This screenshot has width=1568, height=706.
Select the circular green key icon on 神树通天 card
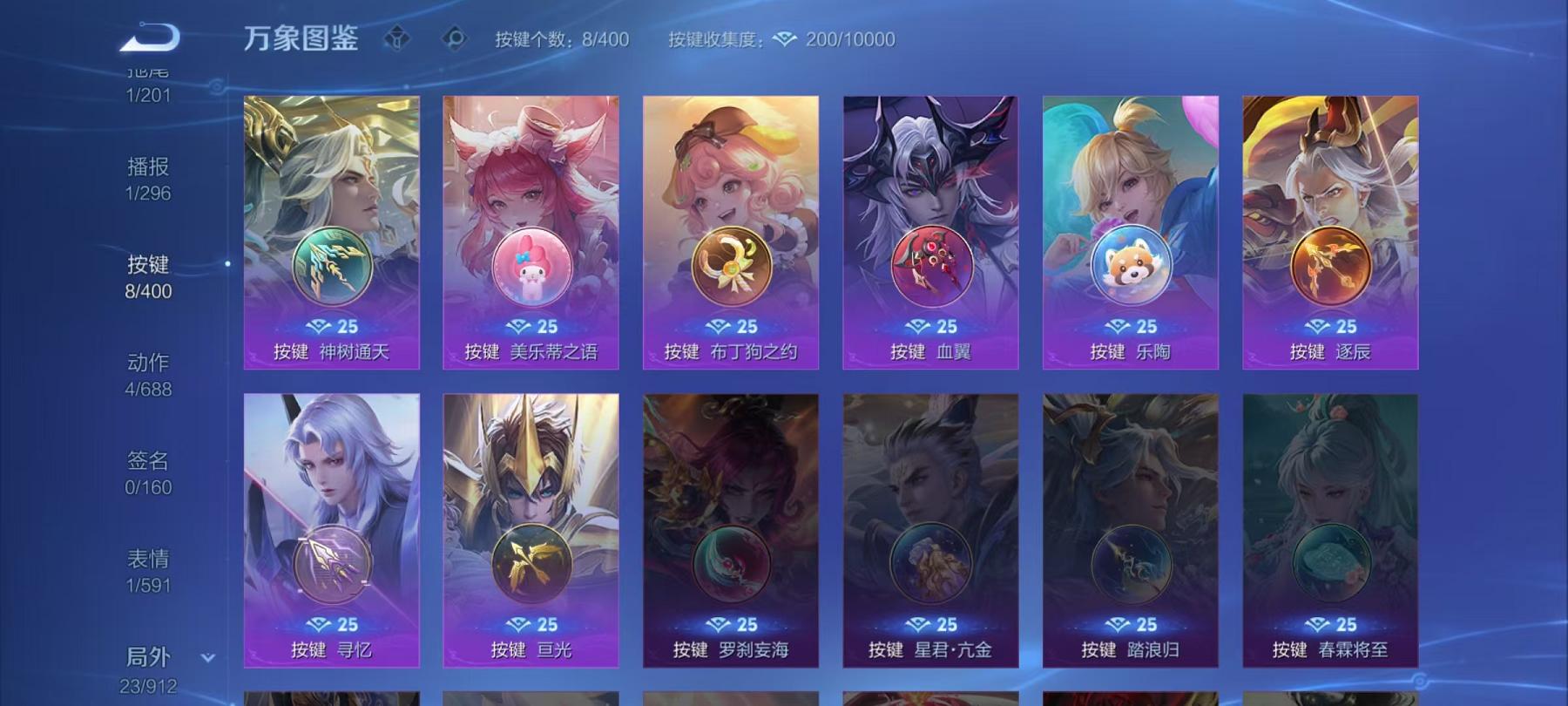click(x=330, y=263)
